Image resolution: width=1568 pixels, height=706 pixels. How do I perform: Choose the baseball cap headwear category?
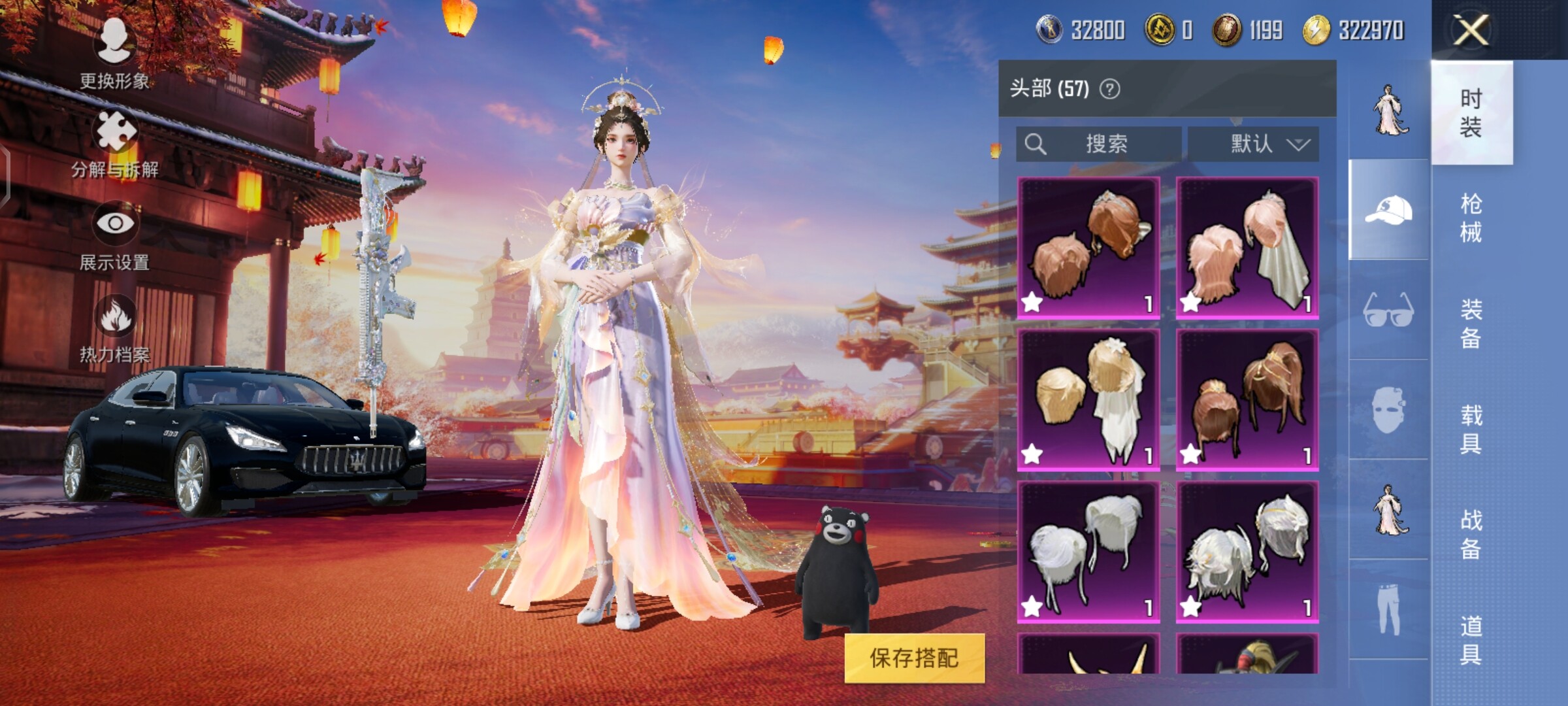pos(1389,210)
